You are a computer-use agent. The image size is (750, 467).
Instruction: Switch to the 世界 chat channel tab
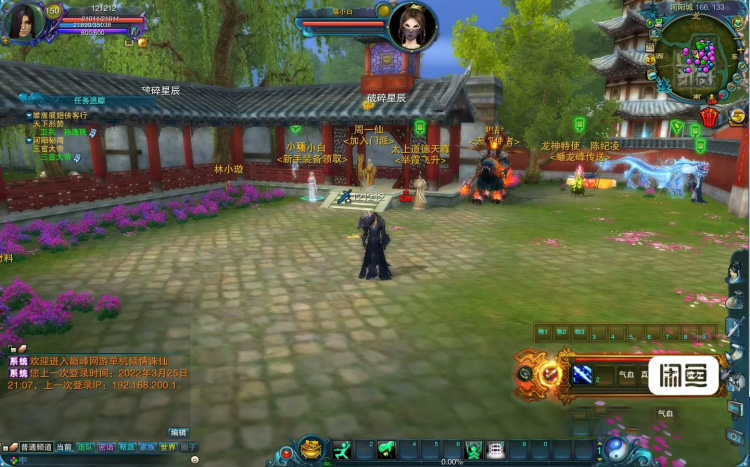168,448
